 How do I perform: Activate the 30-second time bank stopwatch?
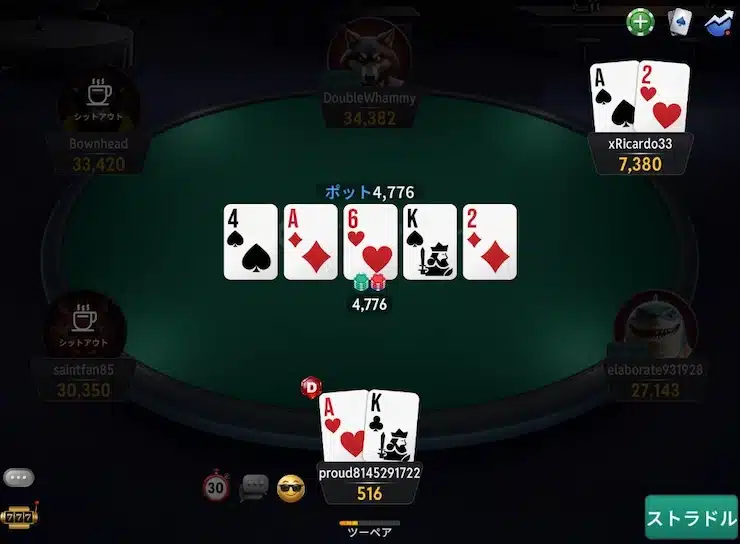(216, 487)
